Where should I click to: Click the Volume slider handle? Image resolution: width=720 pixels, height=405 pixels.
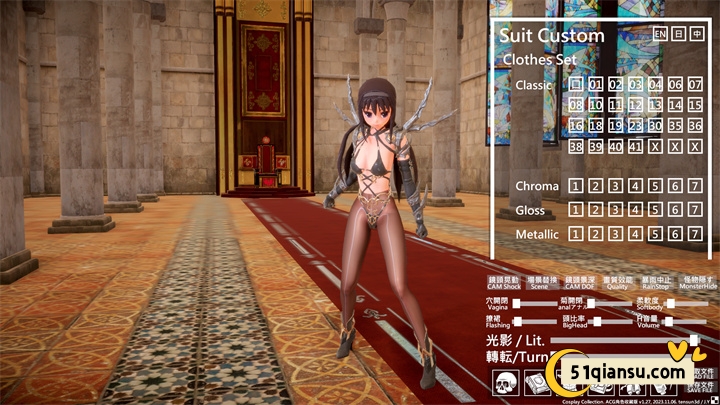[668, 321]
